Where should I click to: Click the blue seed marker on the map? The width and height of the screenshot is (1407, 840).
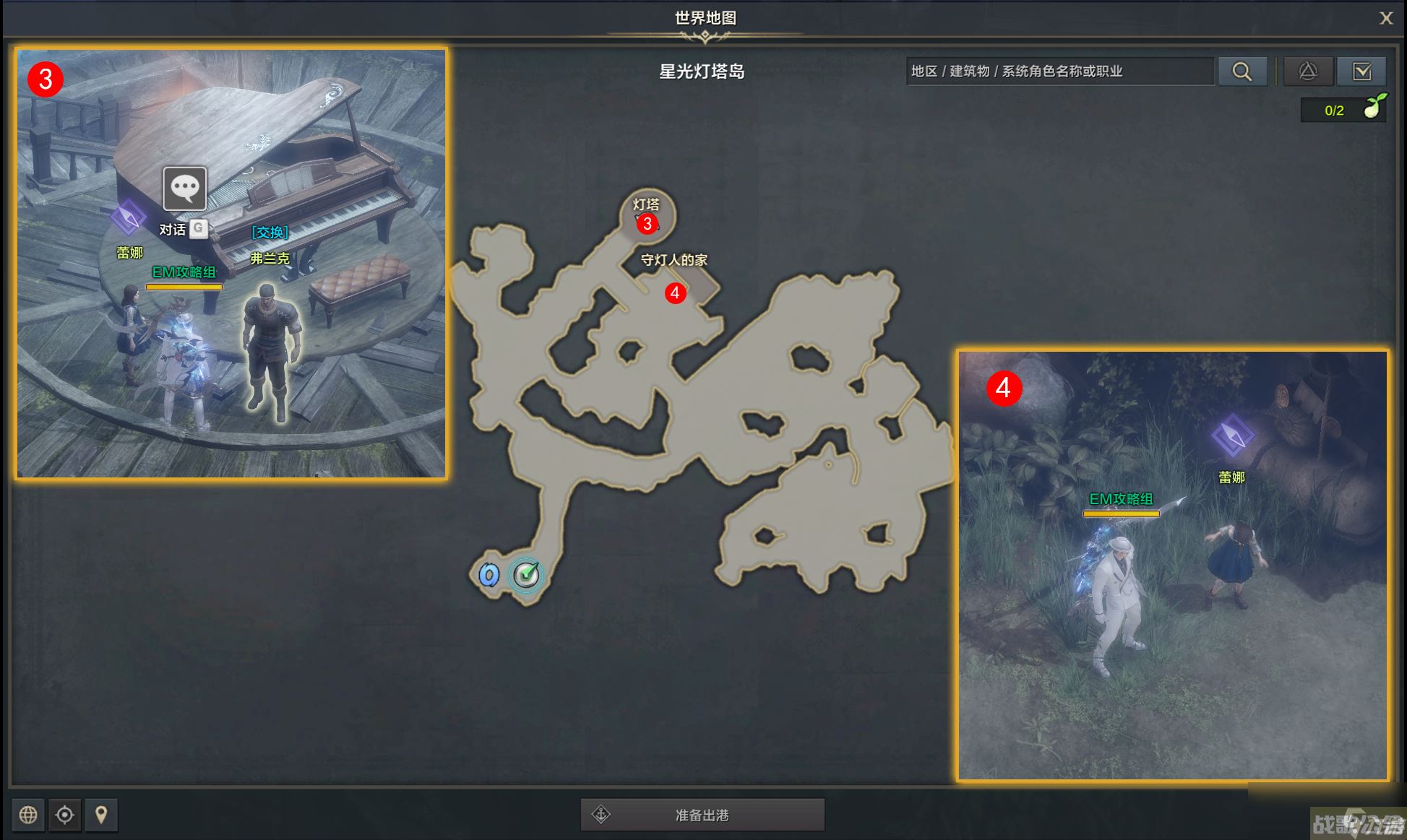coord(489,573)
